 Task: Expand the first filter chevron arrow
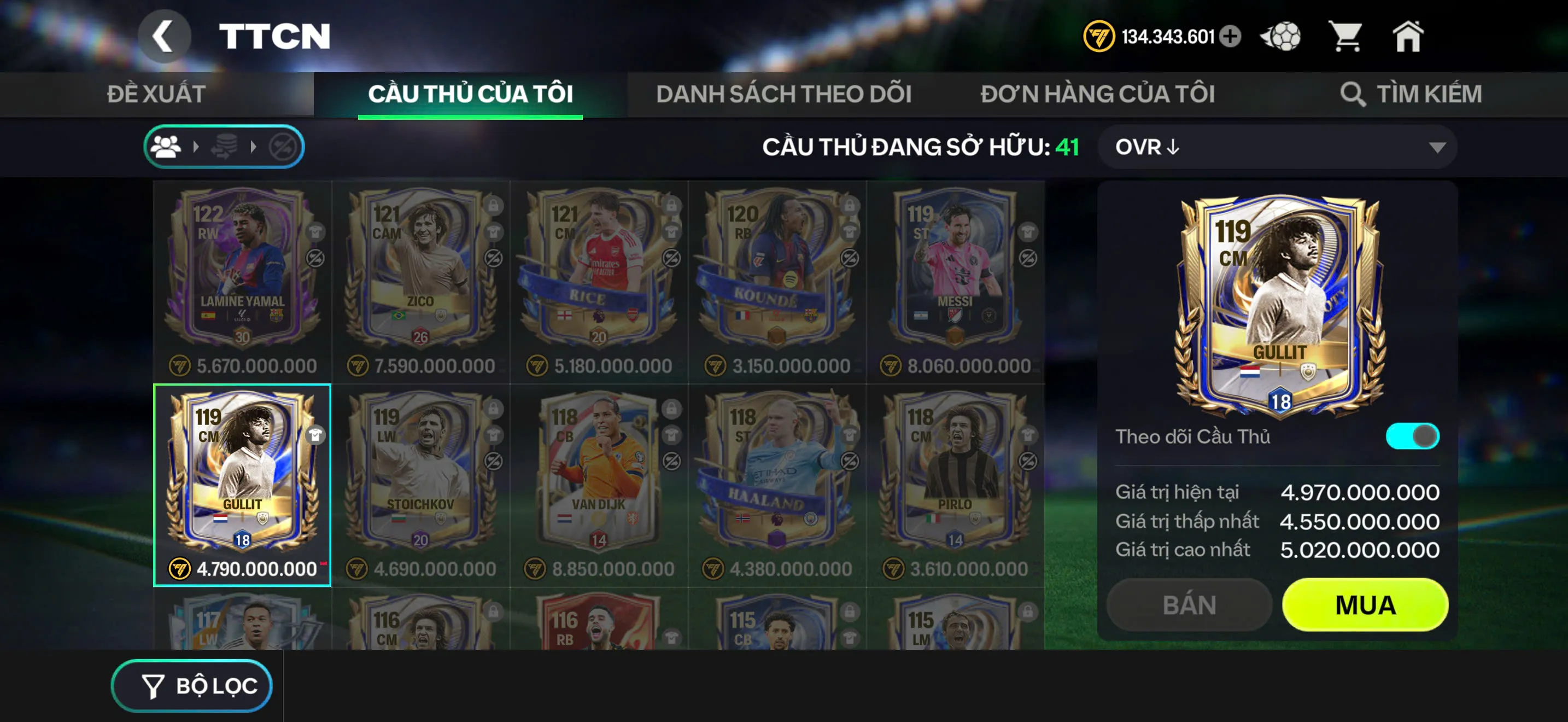point(196,146)
